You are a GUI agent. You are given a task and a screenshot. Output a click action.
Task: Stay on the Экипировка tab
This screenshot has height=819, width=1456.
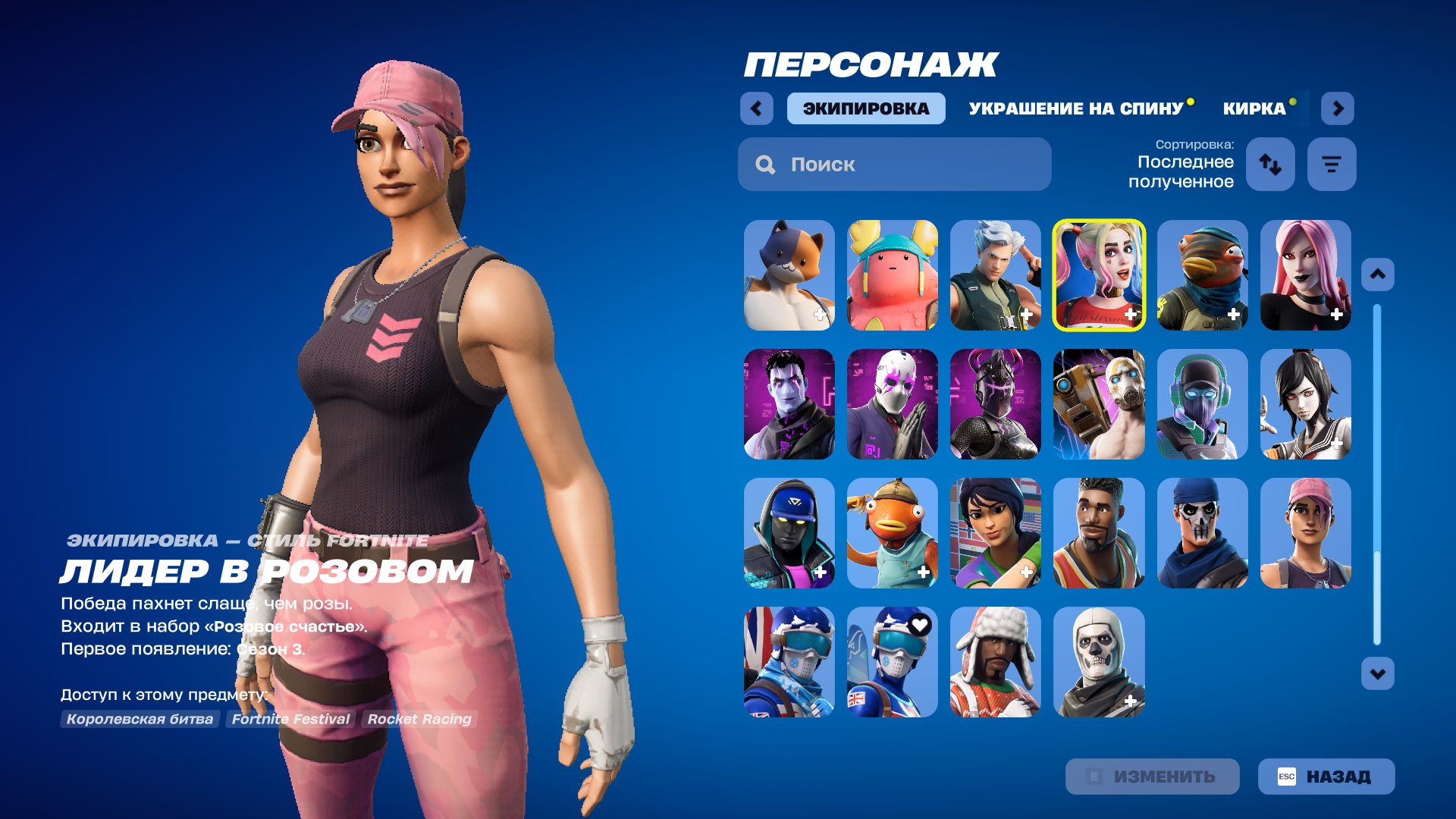pos(865,108)
